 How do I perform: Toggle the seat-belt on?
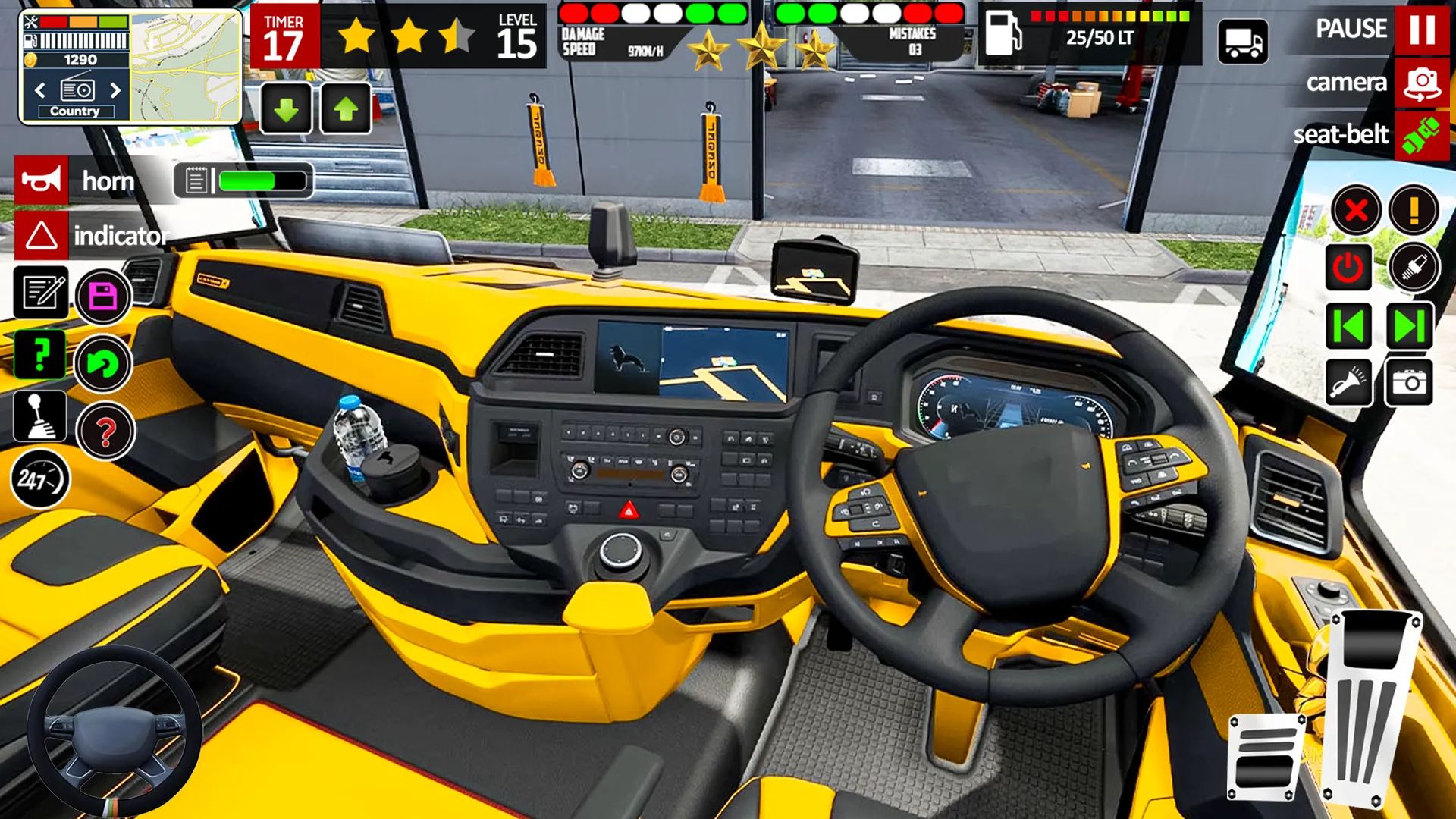pos(1423,136)
